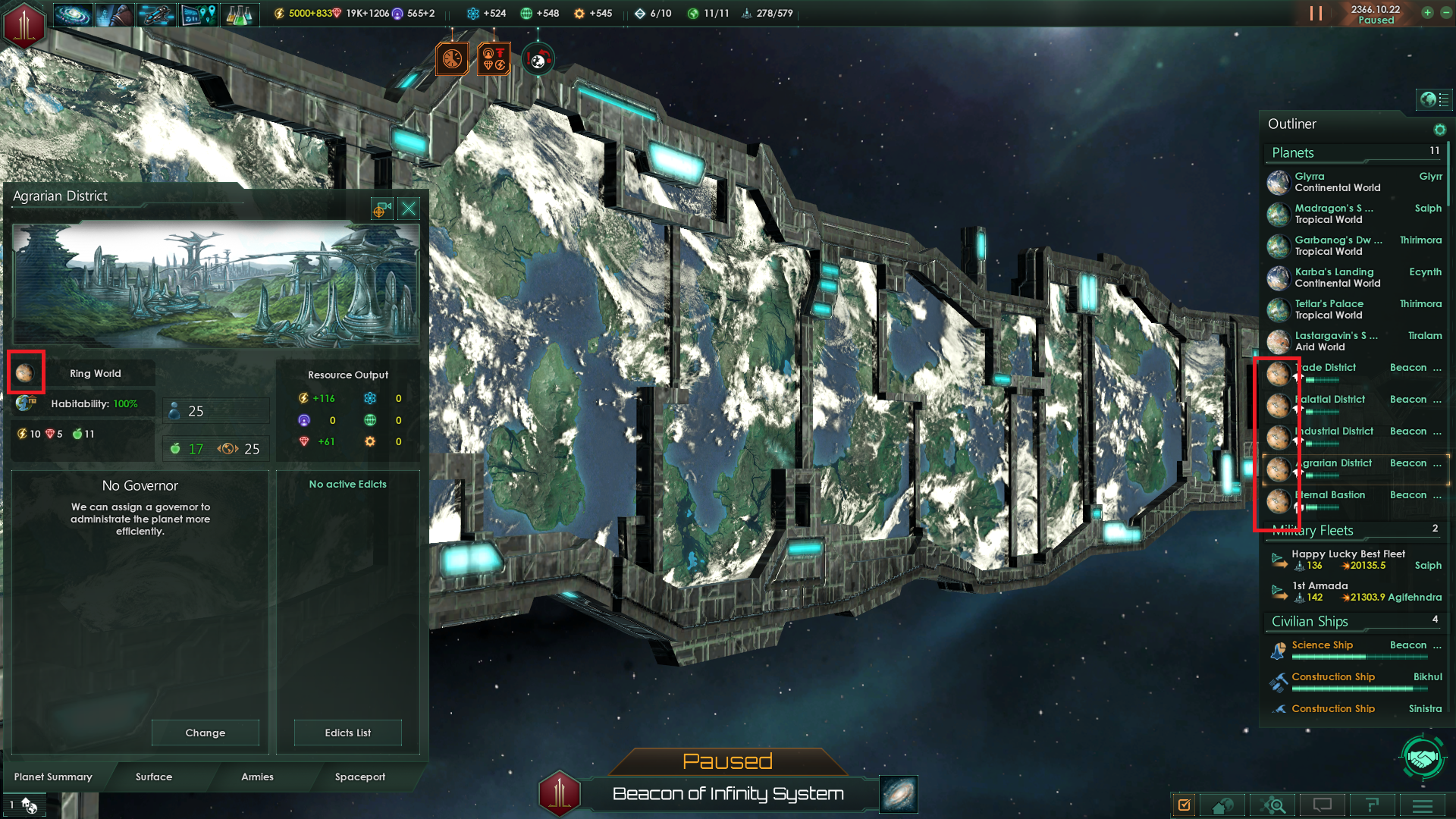Open the galaxy map view

pyautogui.click(x=899, y=794)
